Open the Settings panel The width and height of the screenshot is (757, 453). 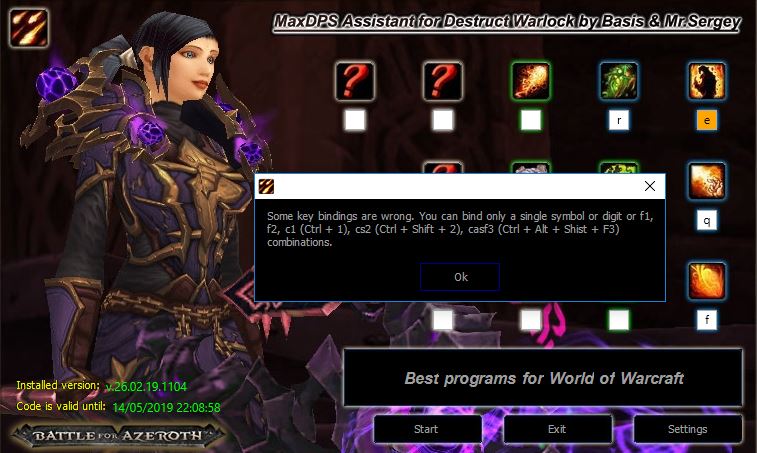[x=688, y=429]
